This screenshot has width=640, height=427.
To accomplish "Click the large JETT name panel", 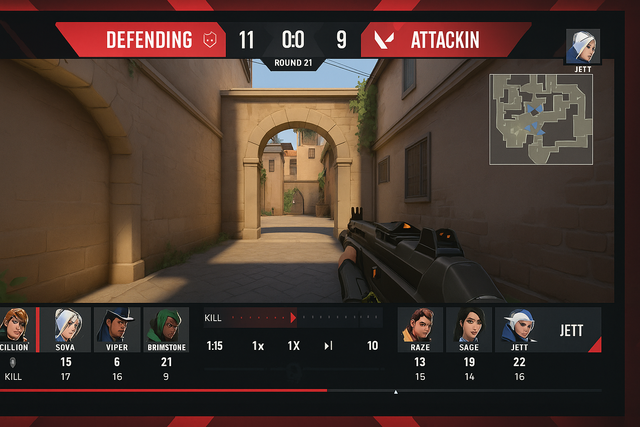I will 572,331.
